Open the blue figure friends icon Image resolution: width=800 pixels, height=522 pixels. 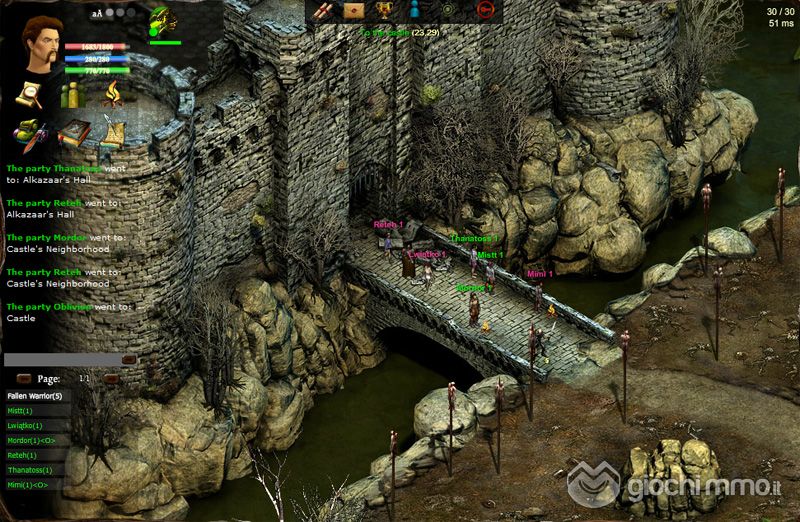pos(415,10)
